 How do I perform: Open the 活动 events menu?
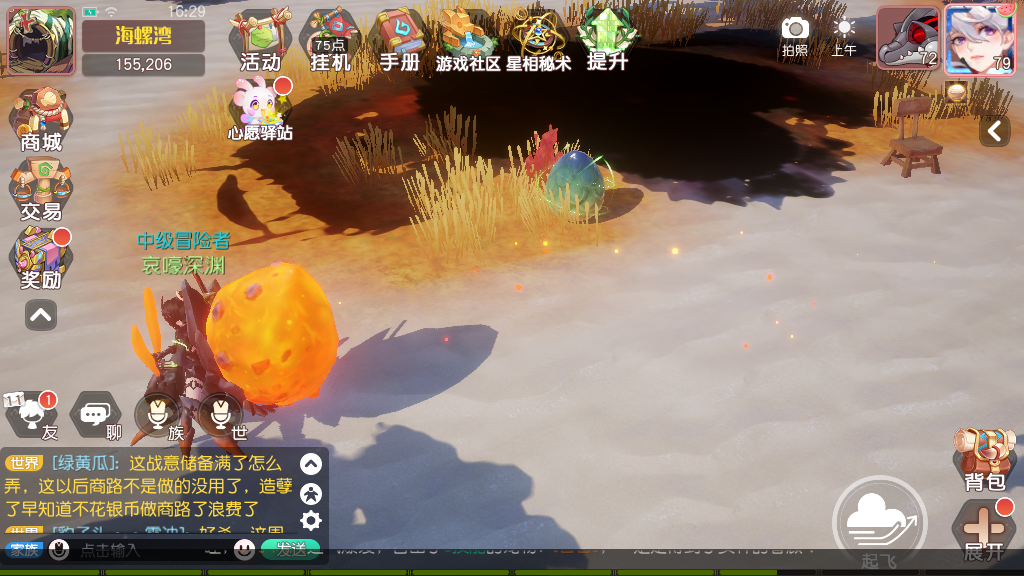(260, 40)
